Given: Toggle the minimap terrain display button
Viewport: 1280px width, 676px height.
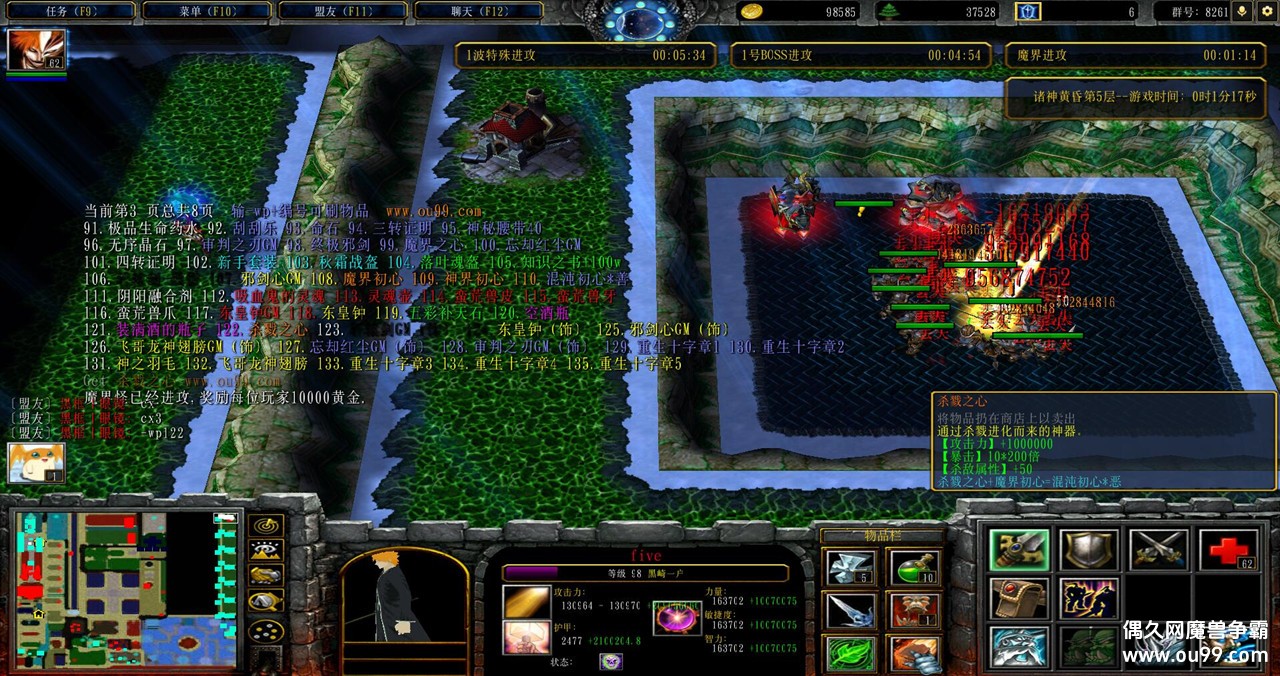Looking at the screenshot, I should [266, 549].
